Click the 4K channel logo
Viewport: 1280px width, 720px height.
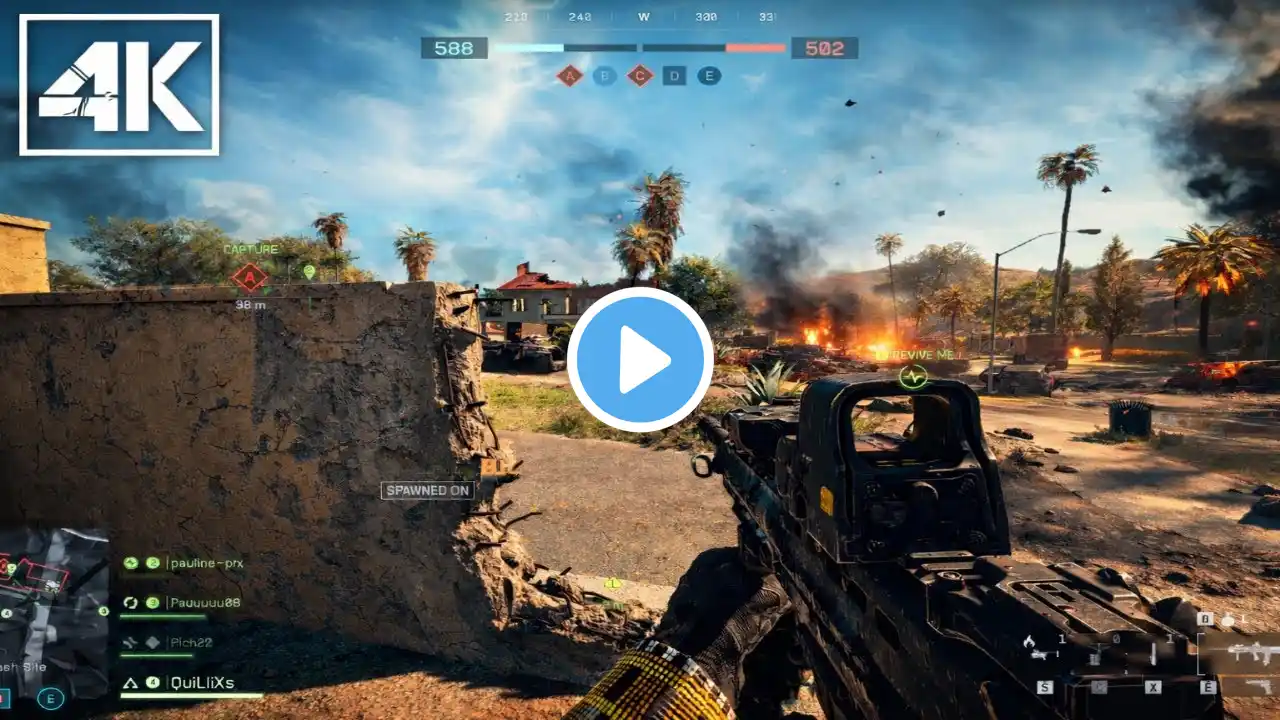pyautogui.click(x=119, y=85)
